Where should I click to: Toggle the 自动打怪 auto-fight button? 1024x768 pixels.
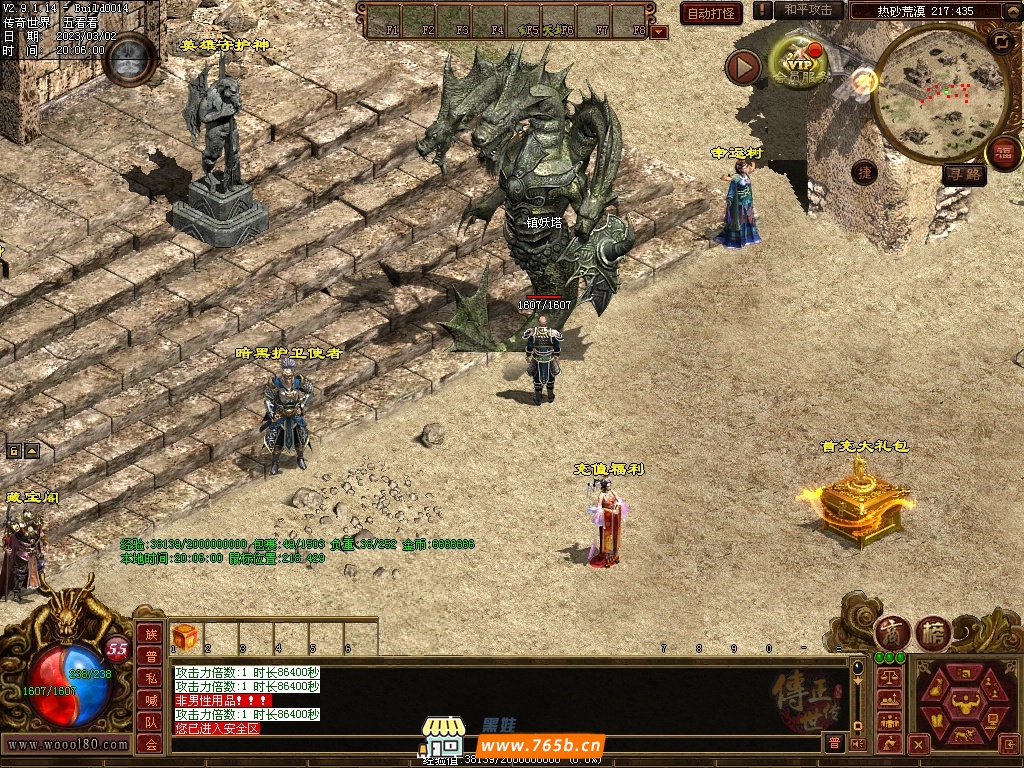click(x=711, y=13)
